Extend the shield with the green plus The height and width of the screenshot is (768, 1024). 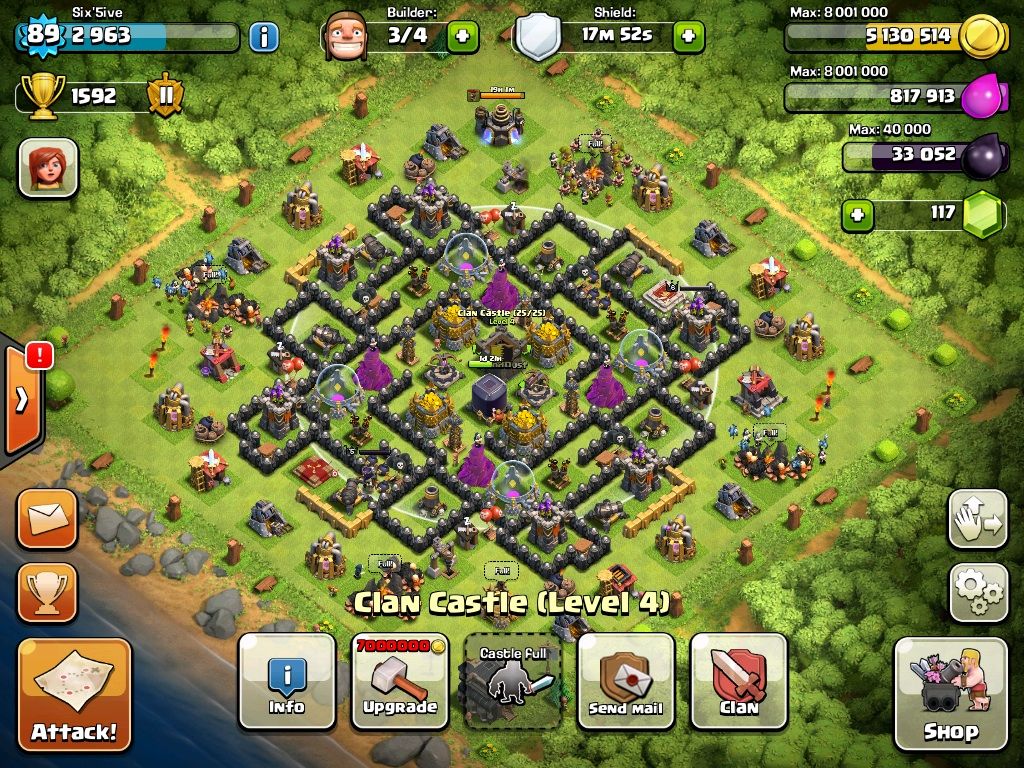(x=688, y=37)
